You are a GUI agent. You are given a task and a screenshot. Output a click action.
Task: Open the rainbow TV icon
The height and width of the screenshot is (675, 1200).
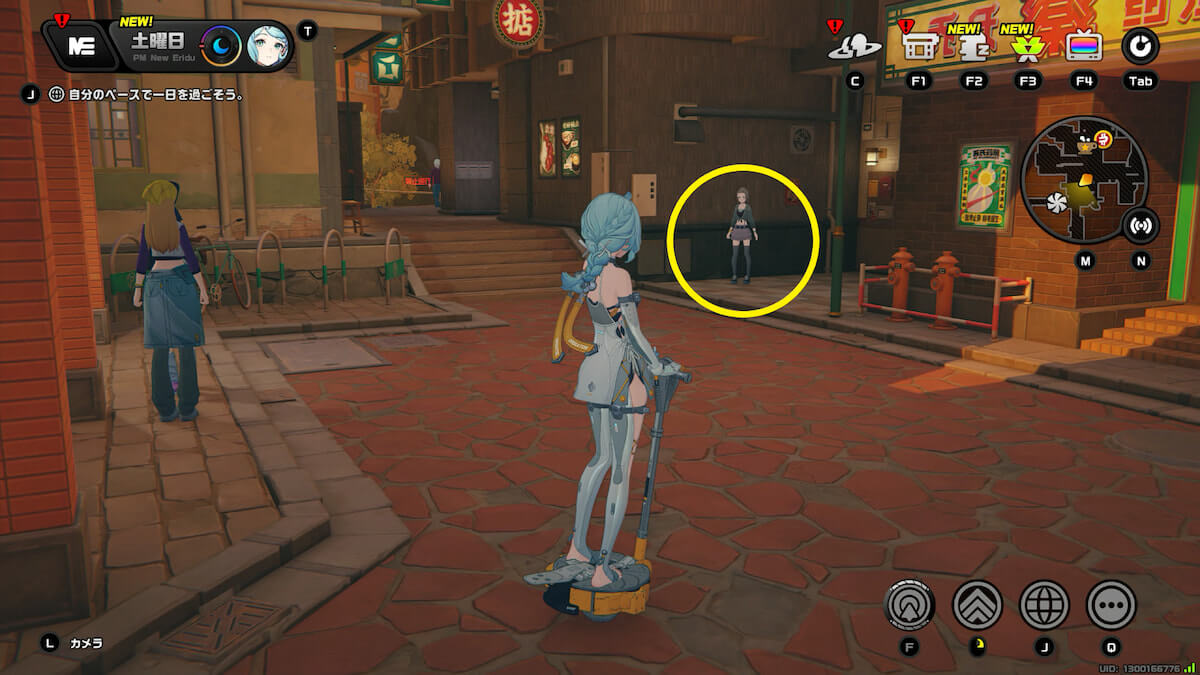(1084, 46)
